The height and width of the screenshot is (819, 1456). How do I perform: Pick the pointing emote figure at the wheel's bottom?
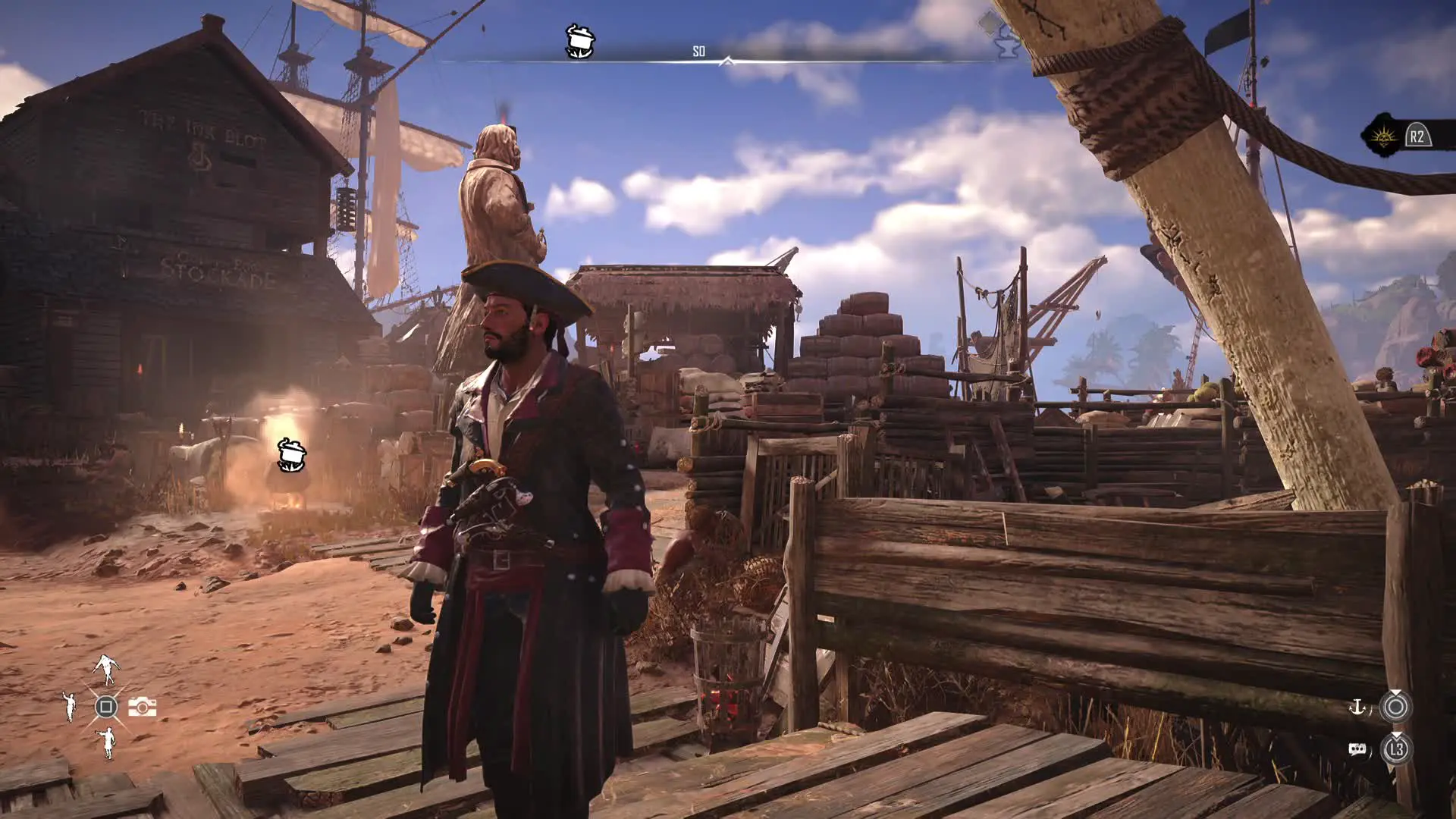[107, 742]
